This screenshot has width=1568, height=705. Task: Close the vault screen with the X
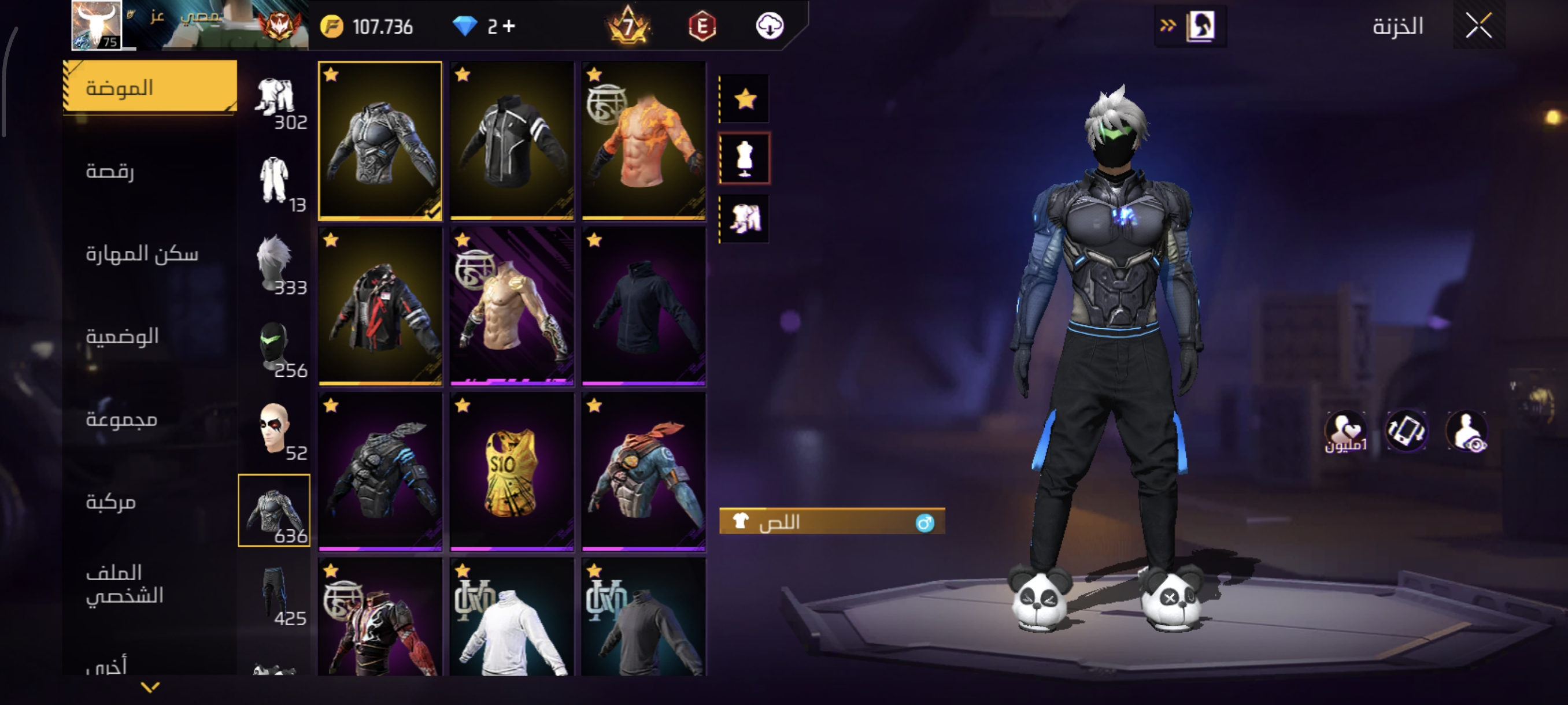[x=1478, y=26]
